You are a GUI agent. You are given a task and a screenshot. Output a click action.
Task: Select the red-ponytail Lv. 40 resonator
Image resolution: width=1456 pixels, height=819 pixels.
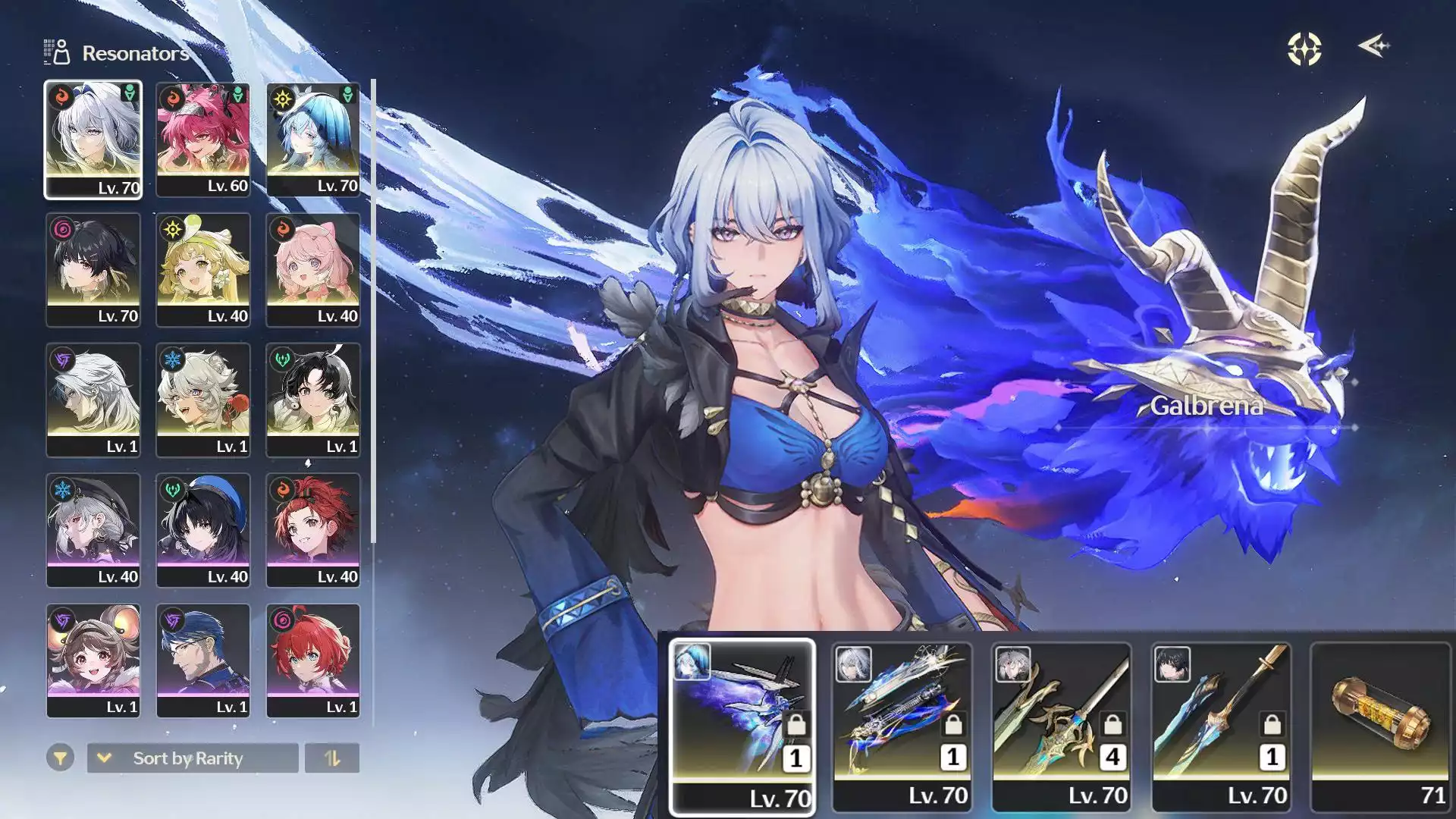tap(313, 530)
